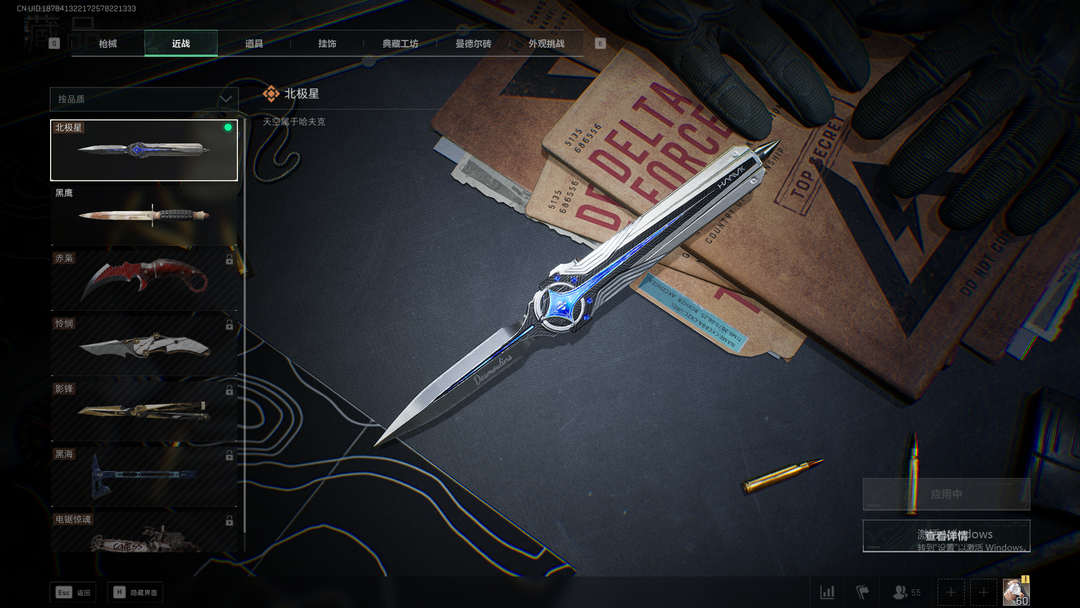The image size is (1080, 608).
Task: Select the locked 赤枭 karambit skin
Action: click(144, 279)
